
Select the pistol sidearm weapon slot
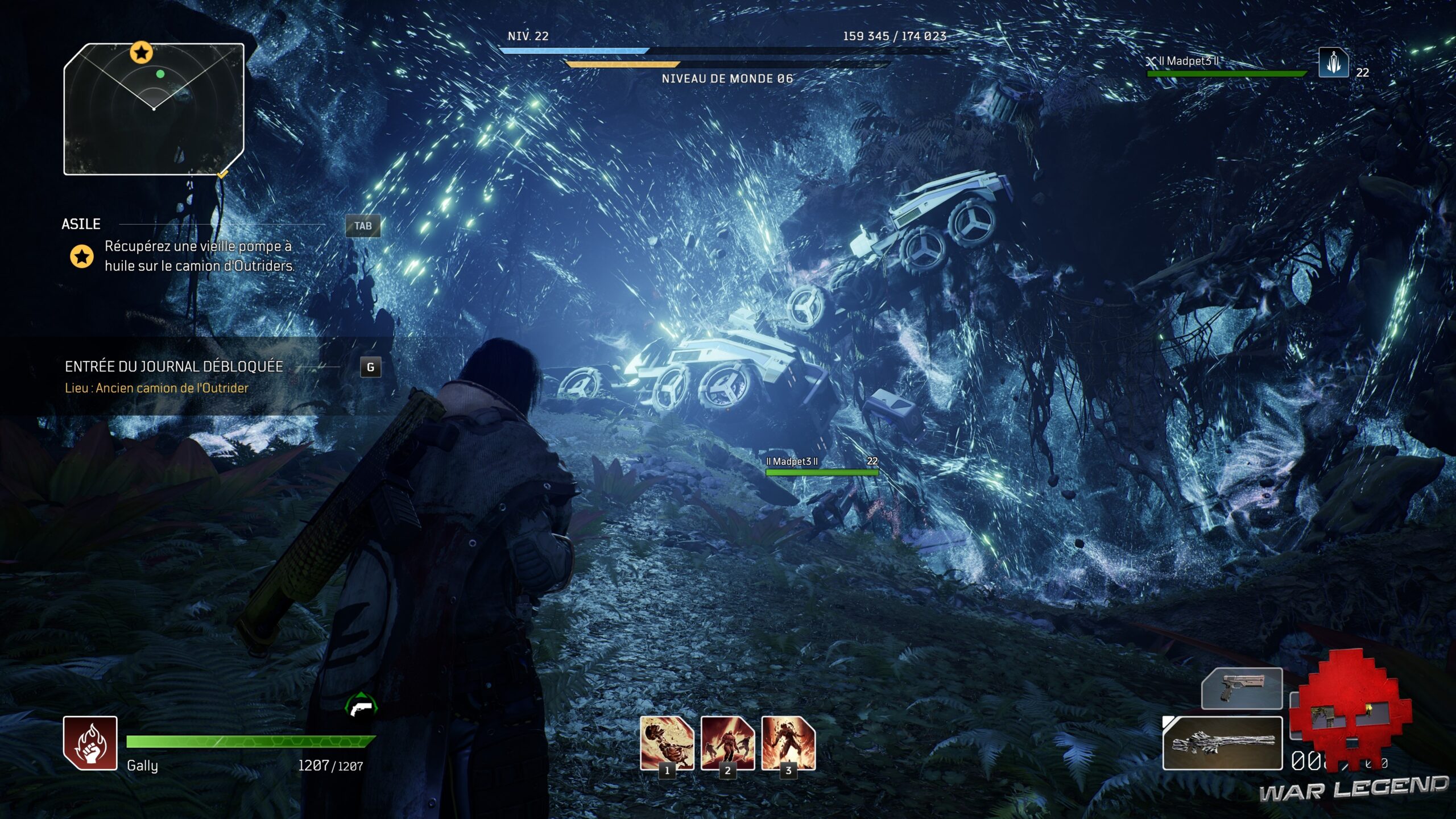click(x=1242, y=689)
